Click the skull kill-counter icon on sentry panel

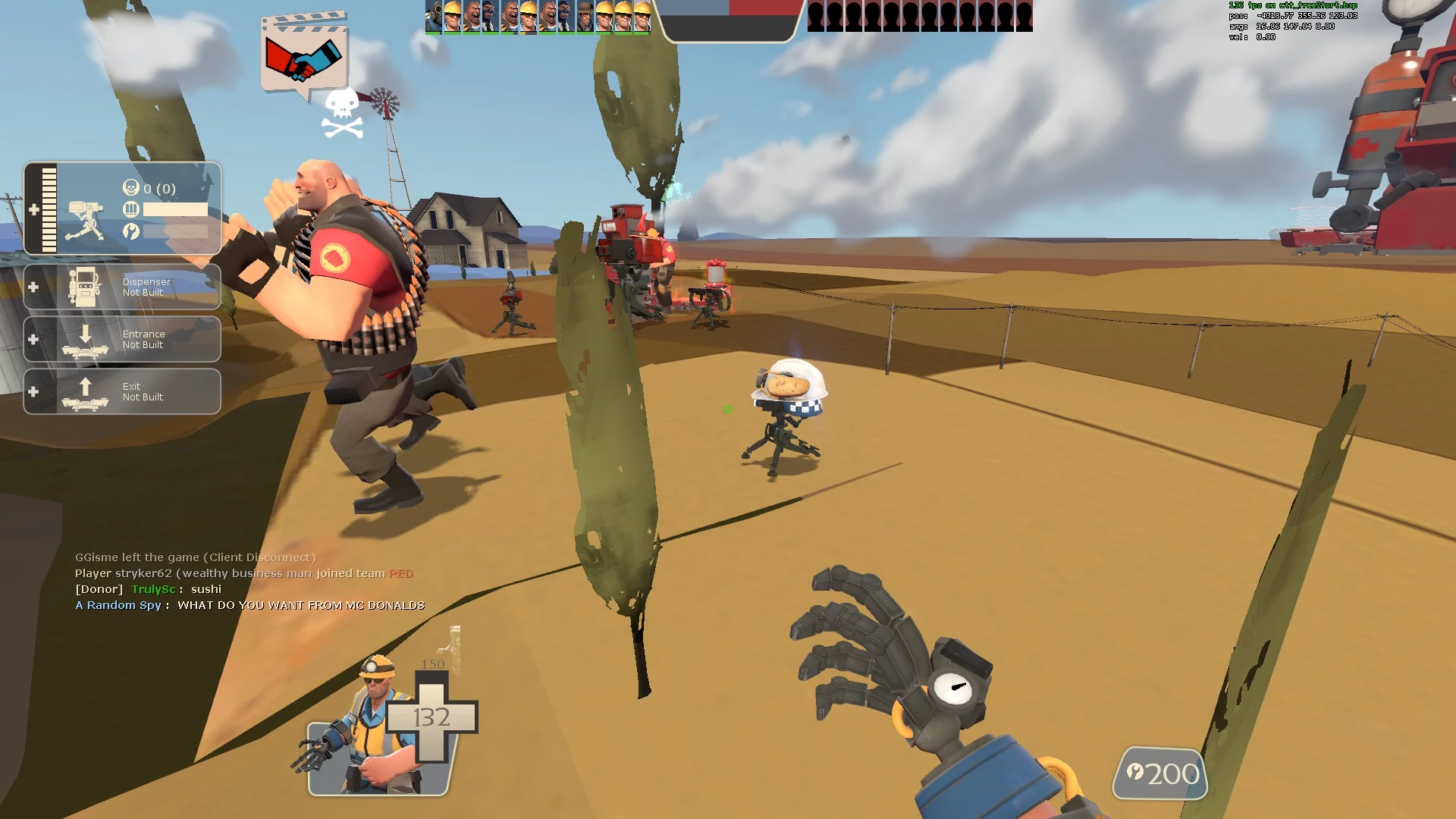point(130,187)
